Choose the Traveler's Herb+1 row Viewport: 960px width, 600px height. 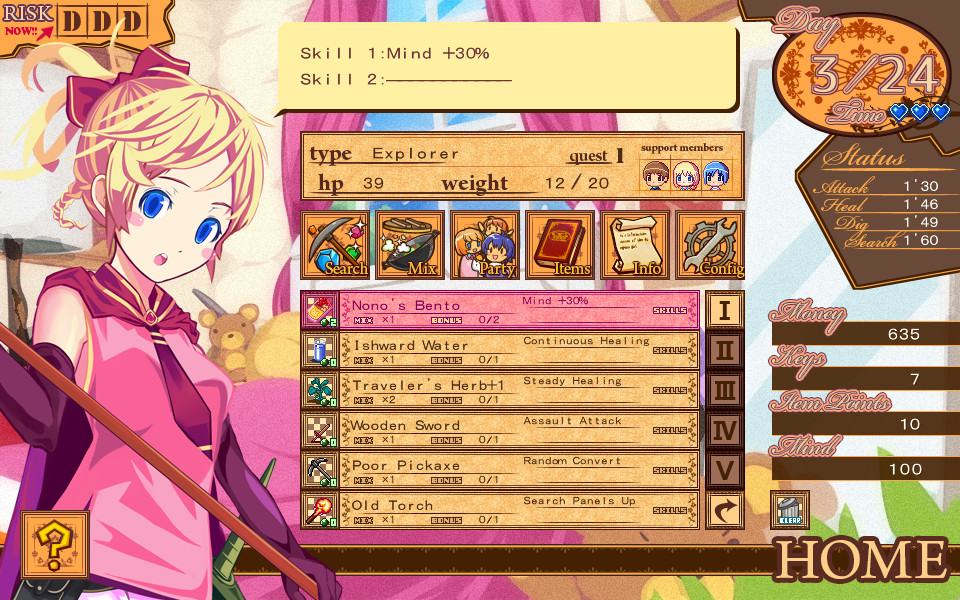(x=500, y=390)
